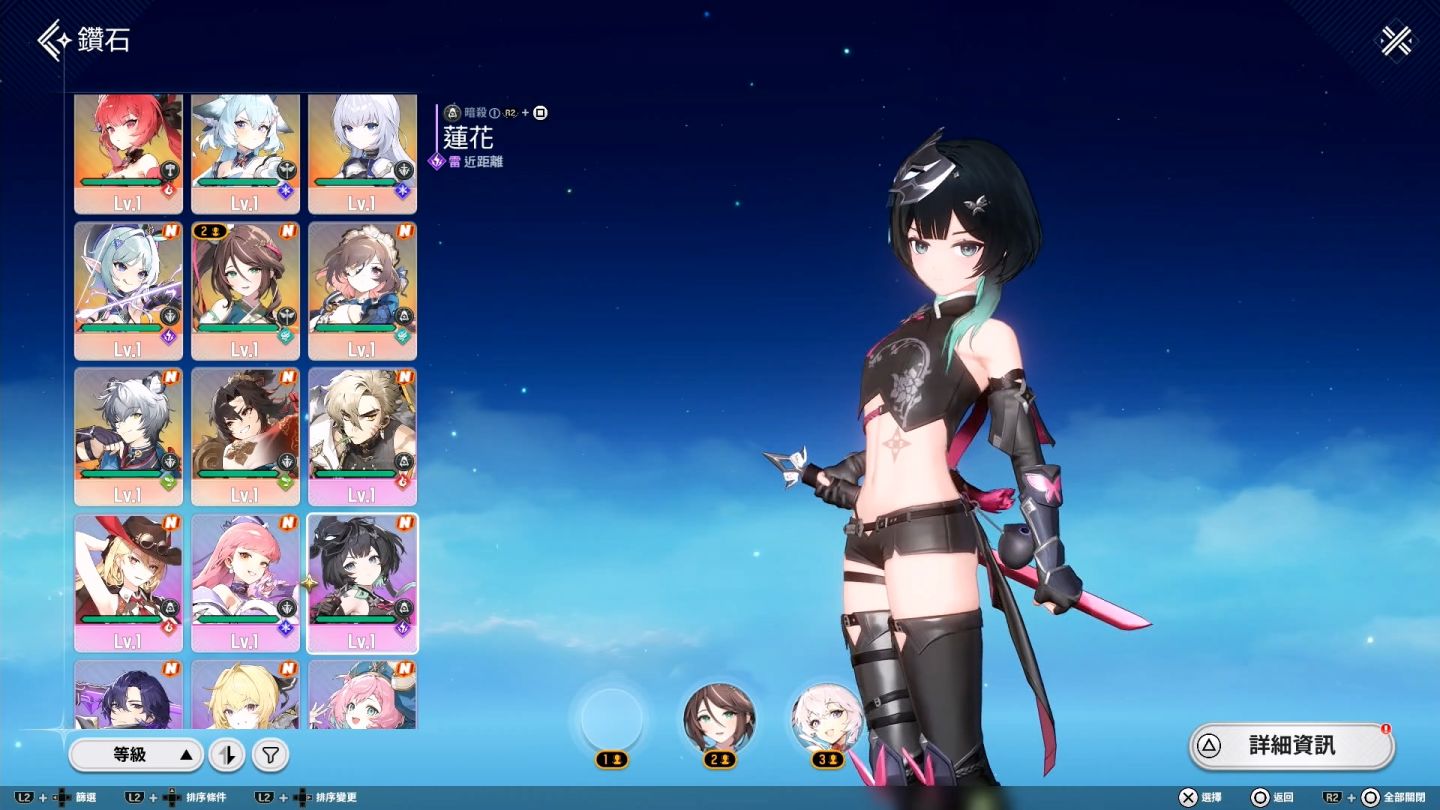Select the empty party slot 1

click(x=612, y=718)
